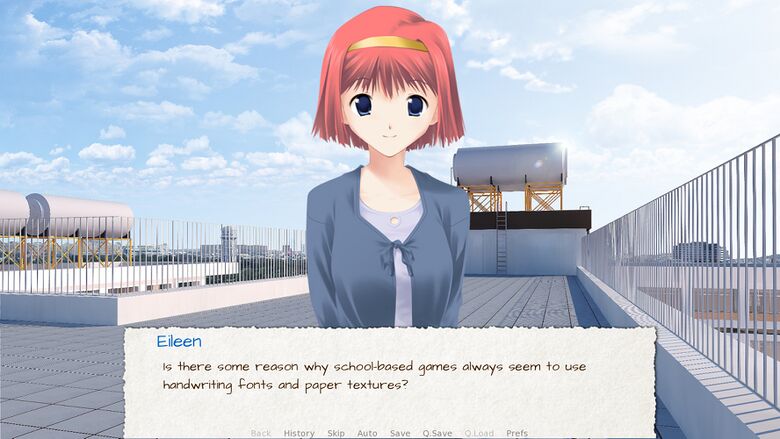The height and width of the screenshot is (439, 780).
Task: Go back one line with Back
Action: (x=260, y=433)
